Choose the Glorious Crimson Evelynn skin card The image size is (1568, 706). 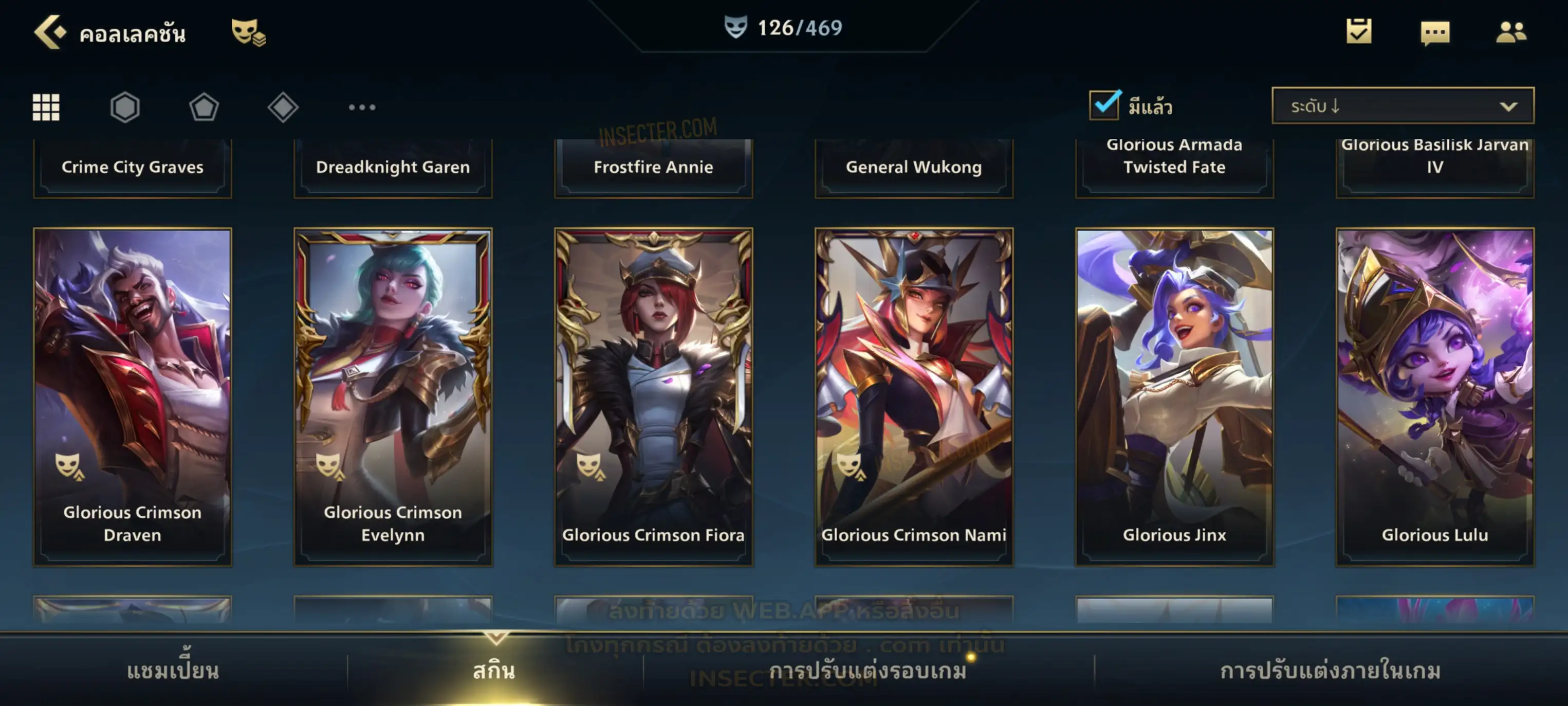click(393, 396)
